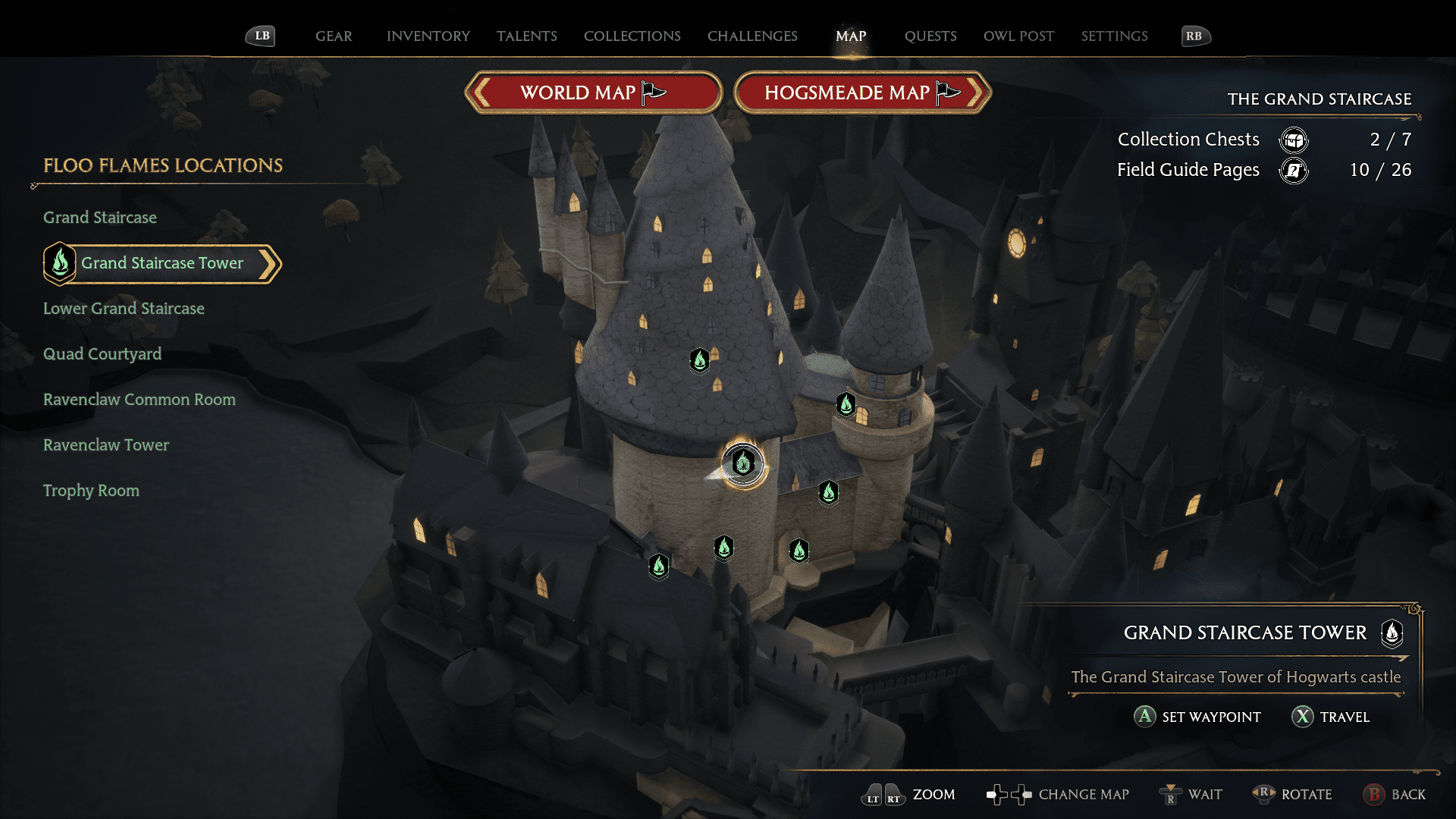Open the Owl Post tab
Screen dimensions: 1456x819
pos(1018,36)
